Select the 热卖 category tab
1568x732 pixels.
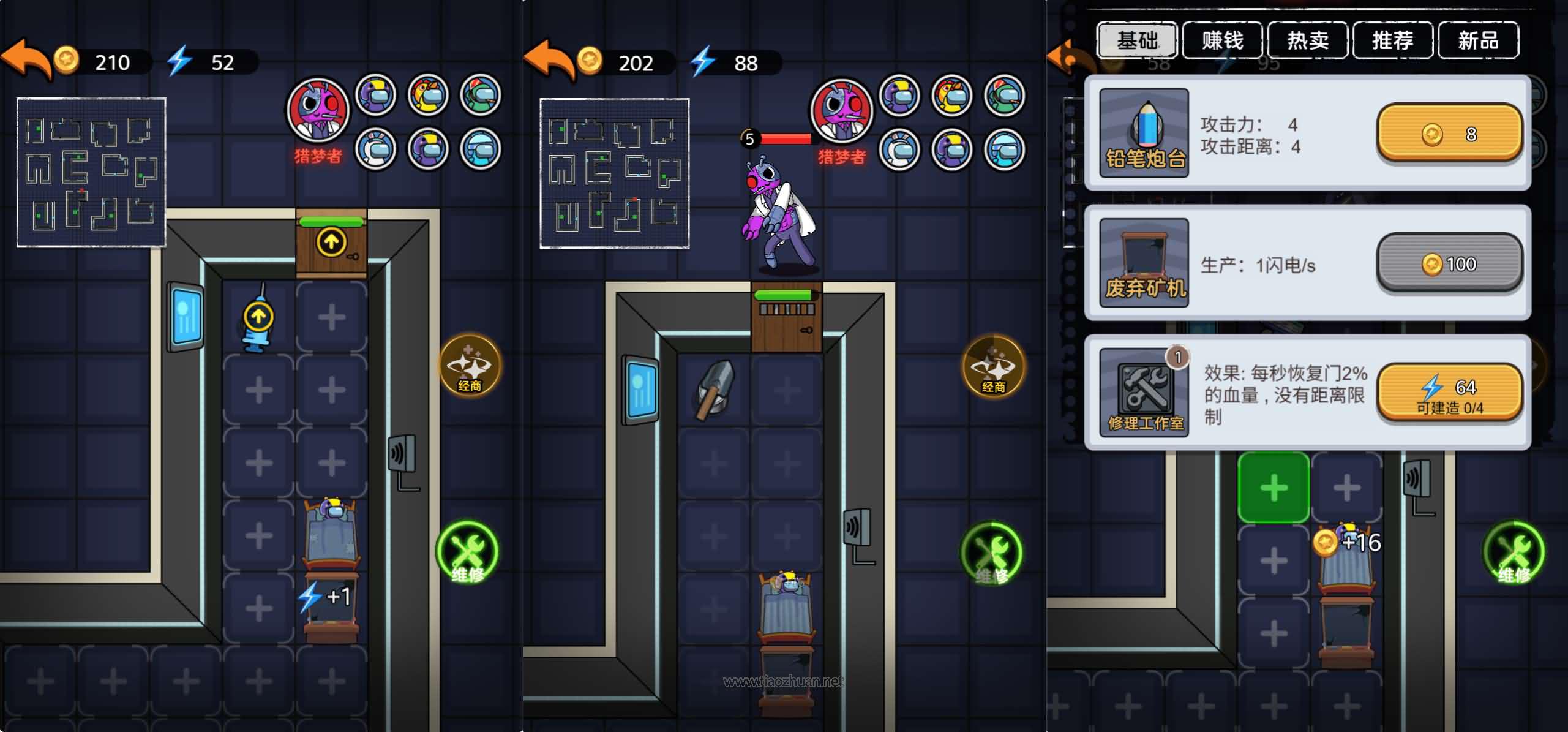click(x=1307, y=40)
